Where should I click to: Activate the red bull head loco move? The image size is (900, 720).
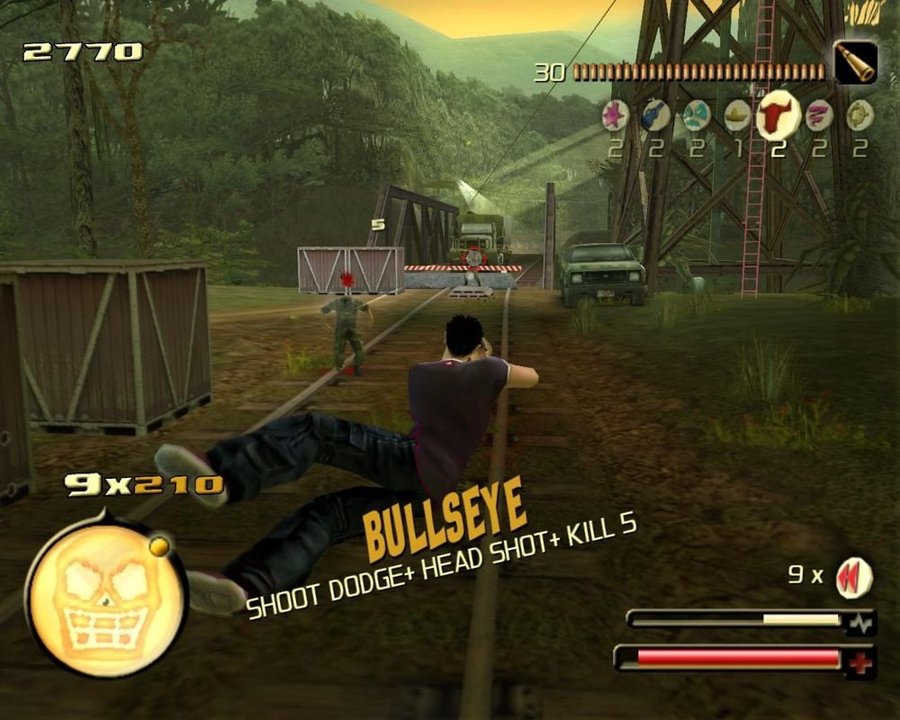[777, 114]
